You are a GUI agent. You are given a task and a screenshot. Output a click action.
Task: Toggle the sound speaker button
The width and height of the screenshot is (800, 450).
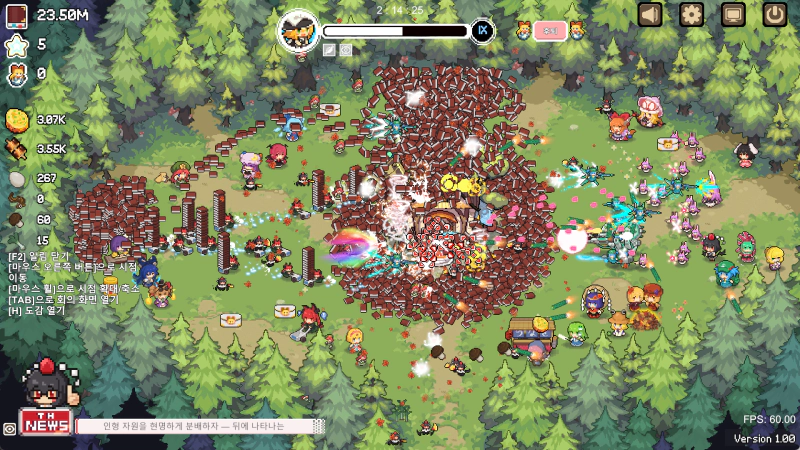[x=651, y=14]
